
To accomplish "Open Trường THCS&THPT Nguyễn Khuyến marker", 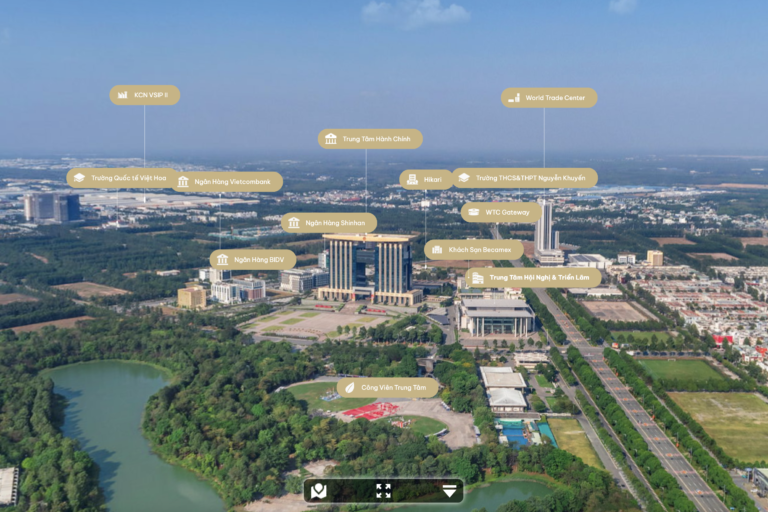I will coord(524,178).
